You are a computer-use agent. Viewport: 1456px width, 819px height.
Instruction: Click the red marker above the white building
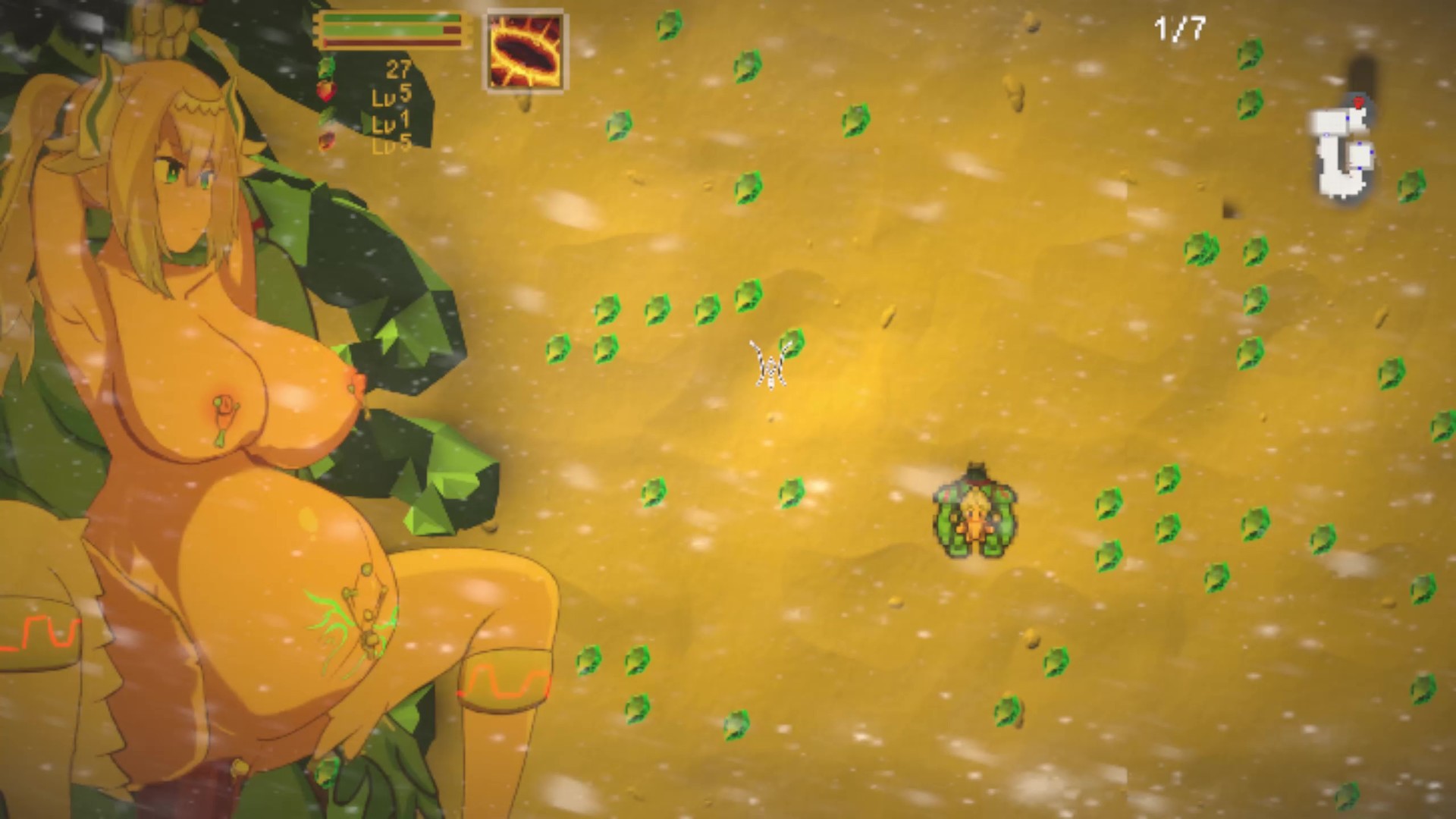point(1358,102)
